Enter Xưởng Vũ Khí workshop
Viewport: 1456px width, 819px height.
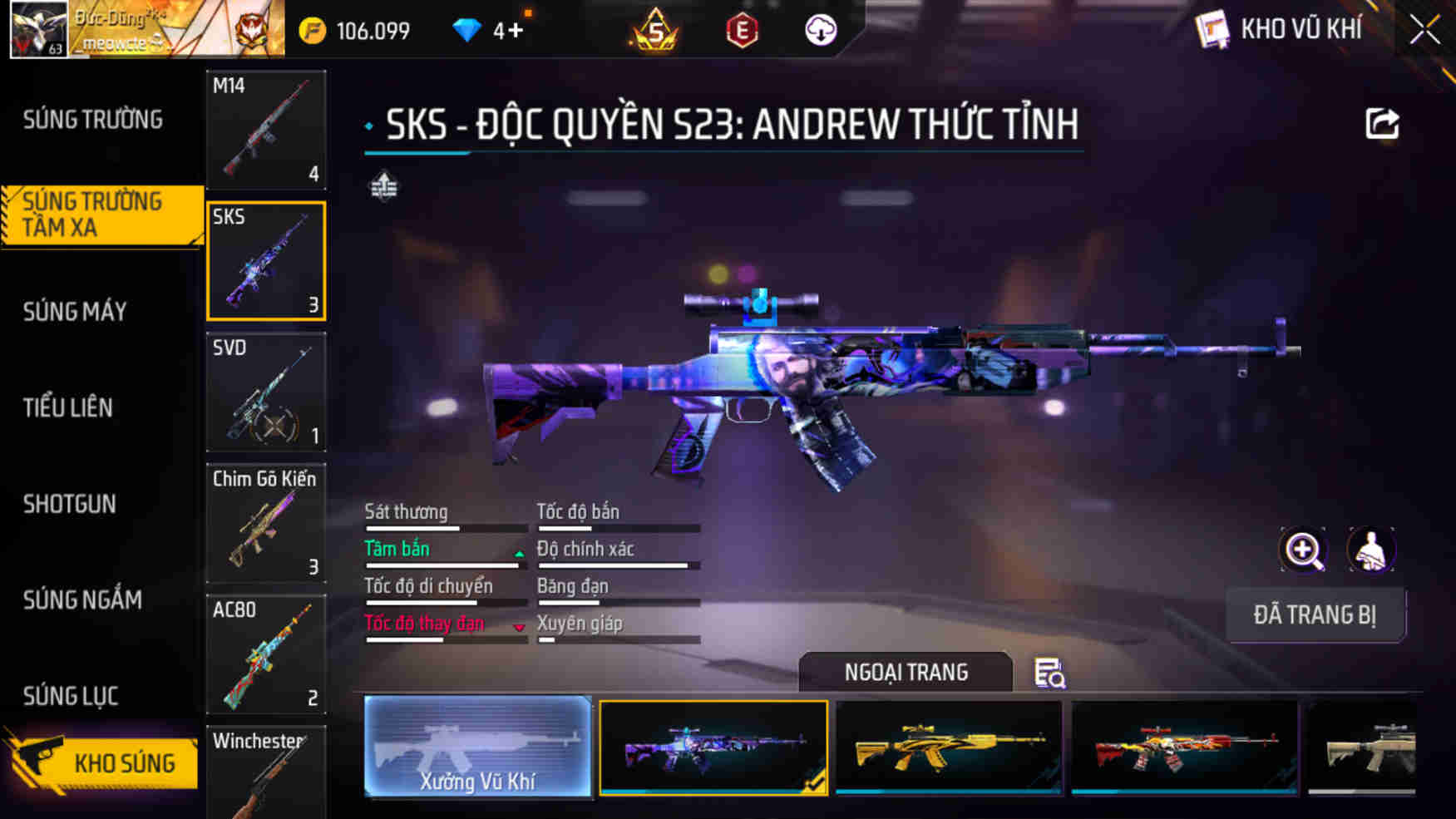[x=478, y=747]
